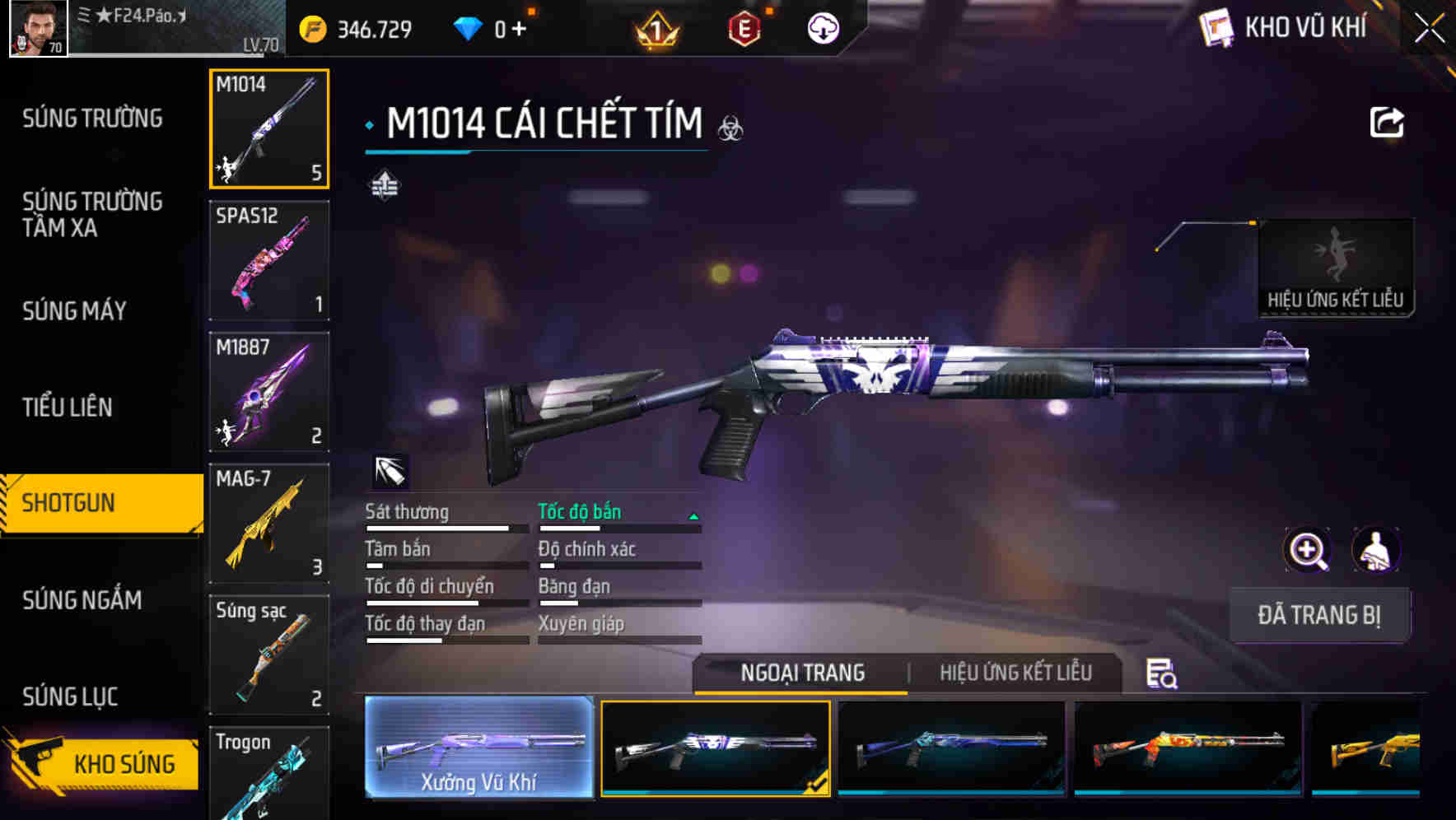Screen dimensions: 1456x820
Task: Open the download cloud icon
Action: (x=823, y=30)
